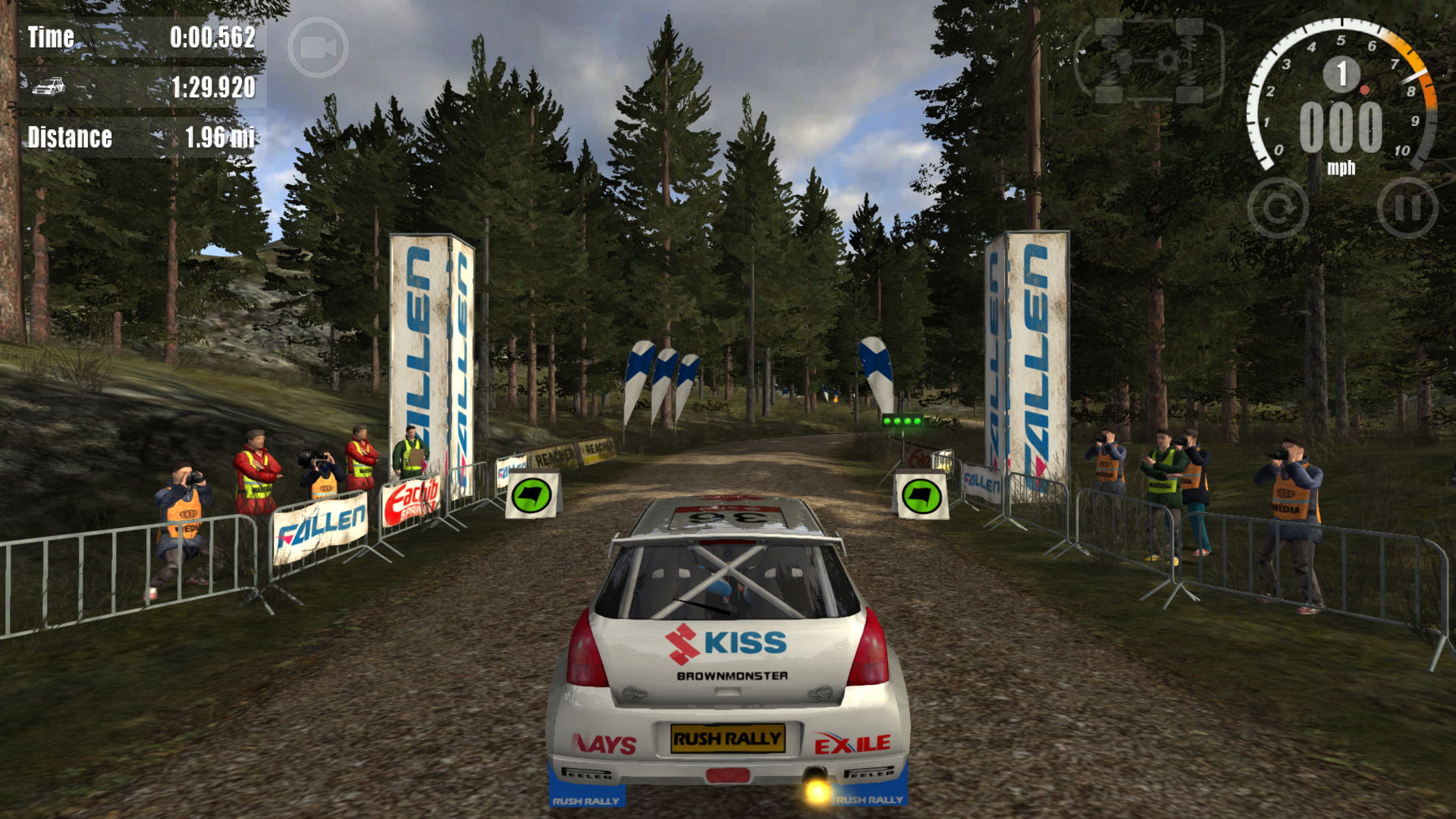This screenshot has width=1456, height=819.
Task: Click the rally car icon beside best time
Action: point(48,85)
